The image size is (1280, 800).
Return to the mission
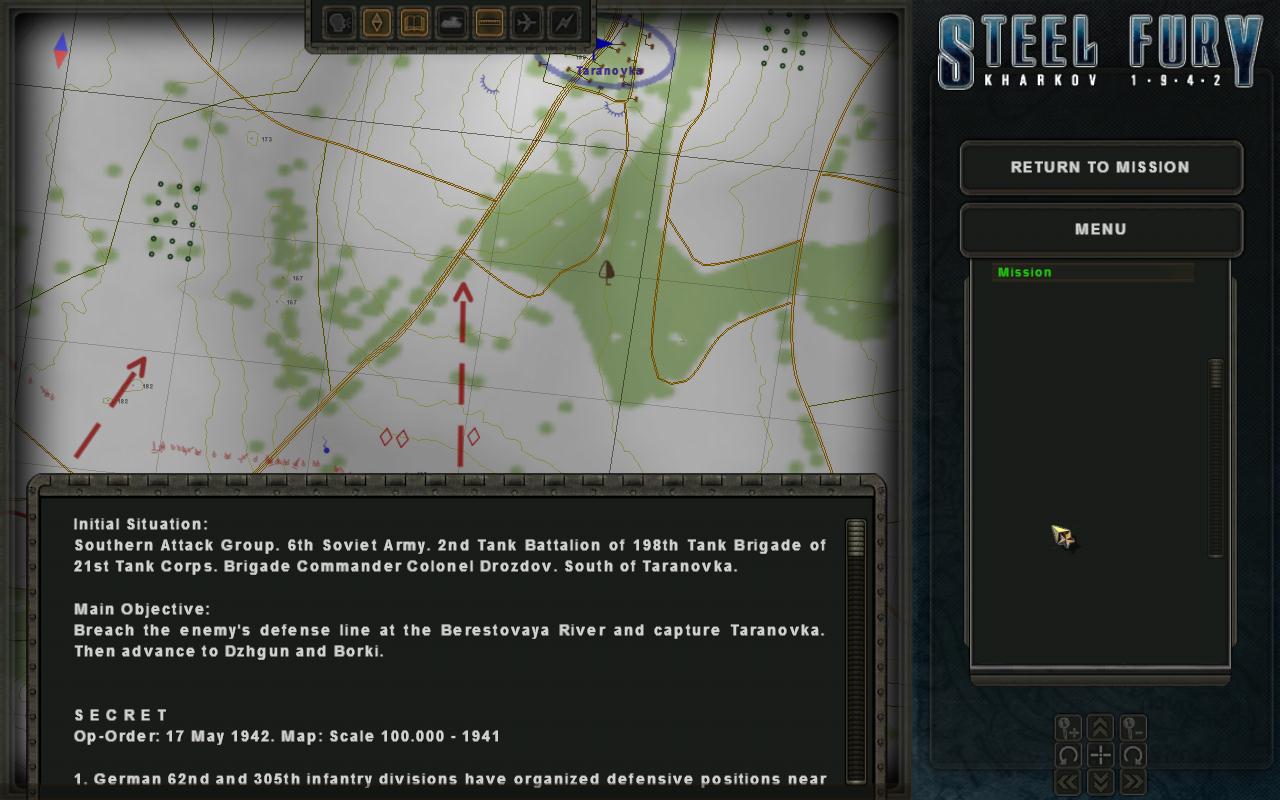pos(1100,167)
